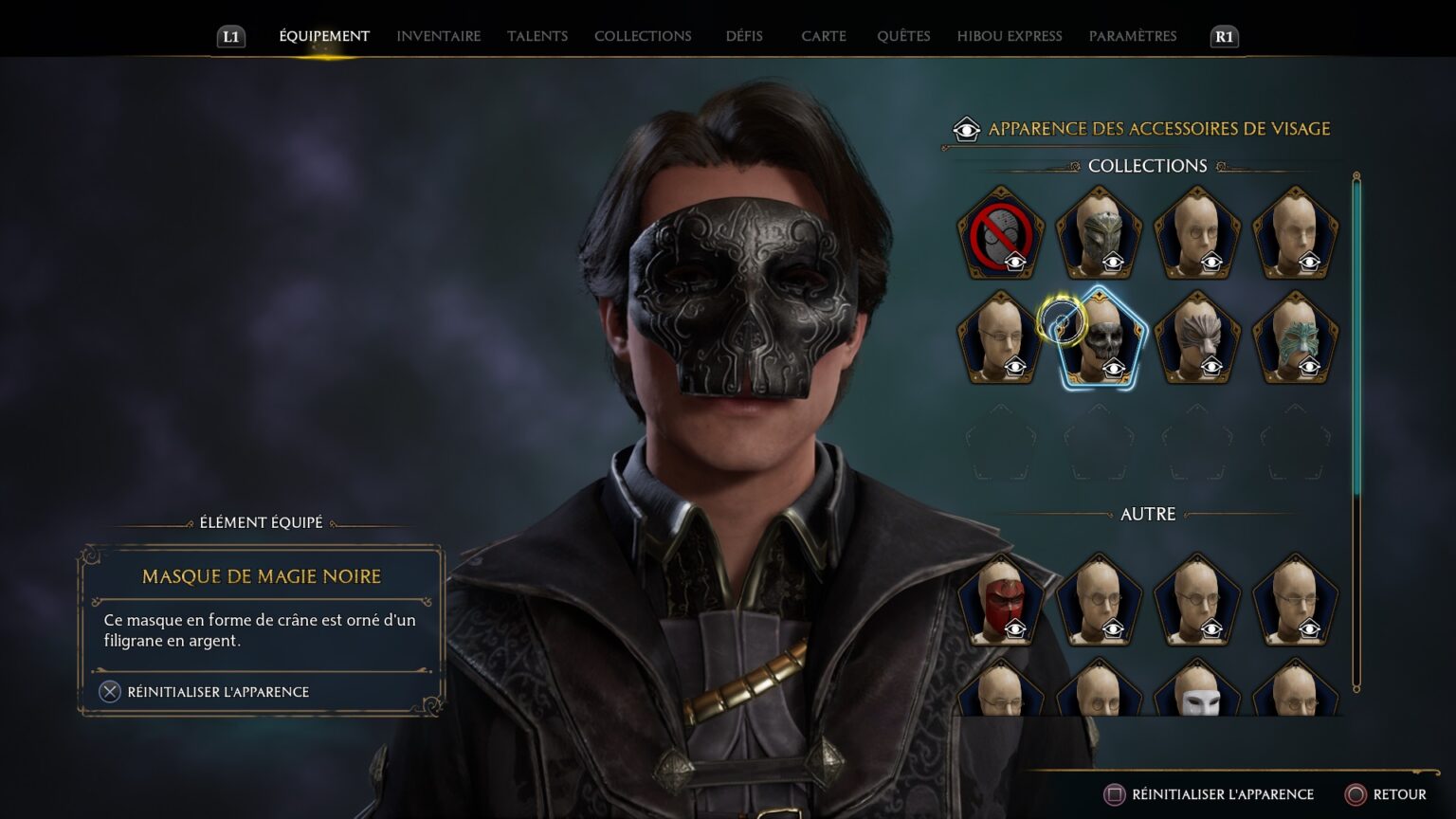Image resolution: width=1456 pixels, height=819 pixels.
Task: Toggle the eye icon on the red mask
Action: [x=1014, y=628]
